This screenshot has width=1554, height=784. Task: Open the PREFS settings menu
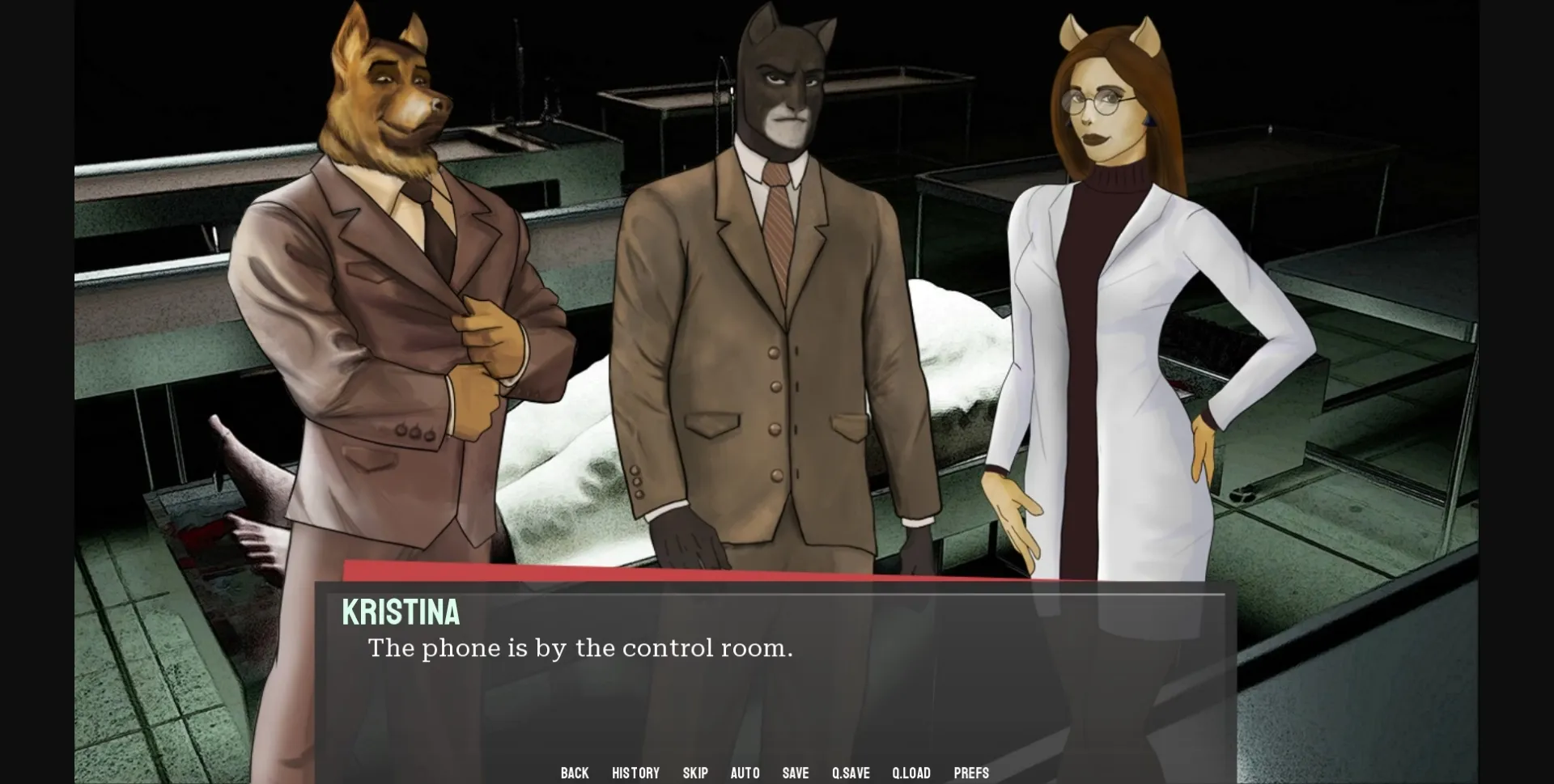click(971, 773)
